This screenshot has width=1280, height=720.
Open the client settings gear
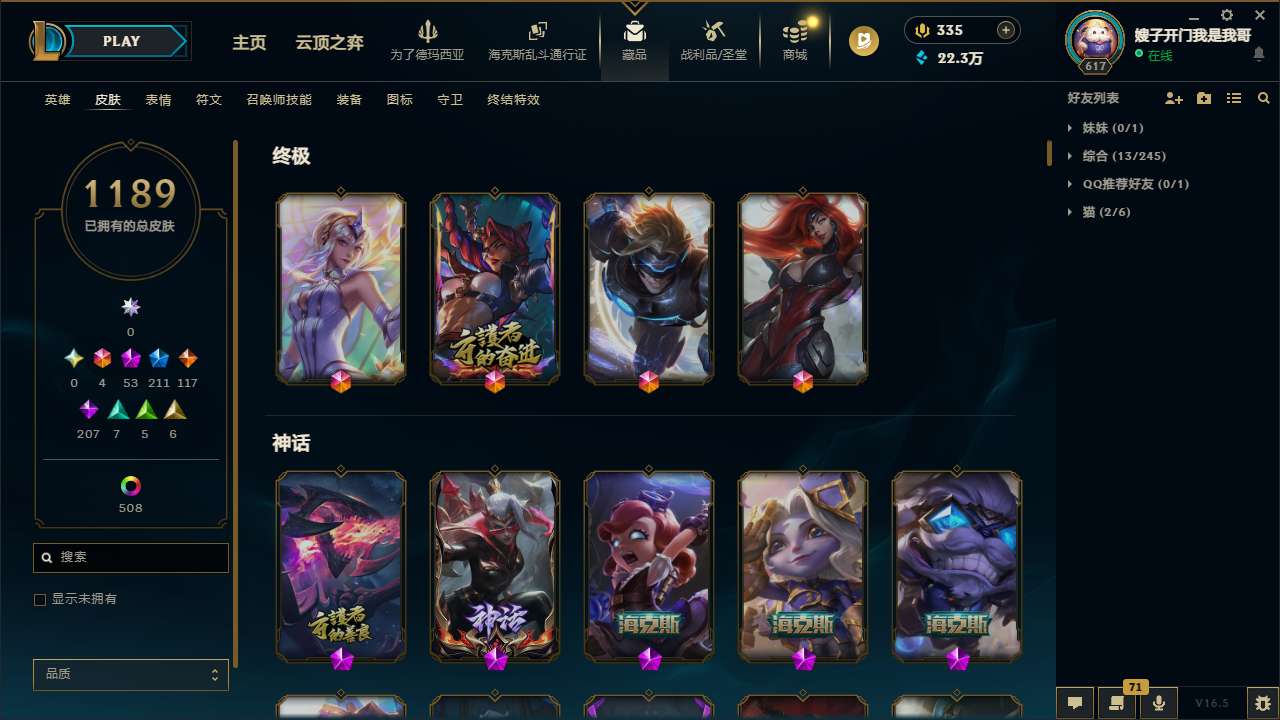[x=1225, y=16]
